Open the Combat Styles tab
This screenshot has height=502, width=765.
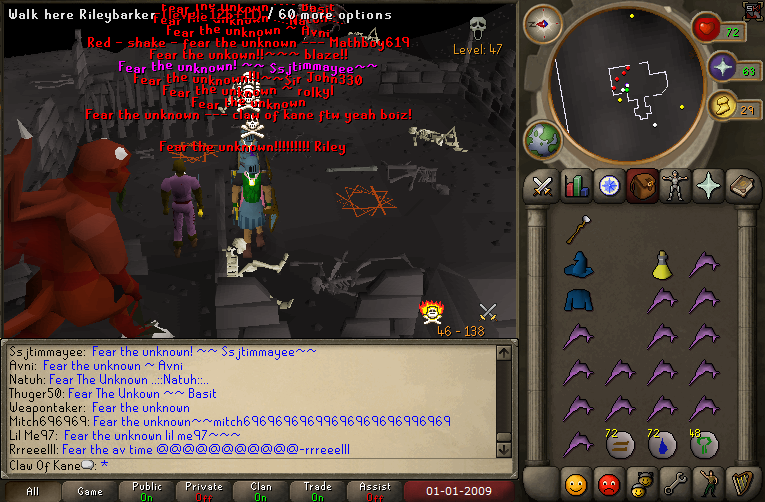(543, 186)
